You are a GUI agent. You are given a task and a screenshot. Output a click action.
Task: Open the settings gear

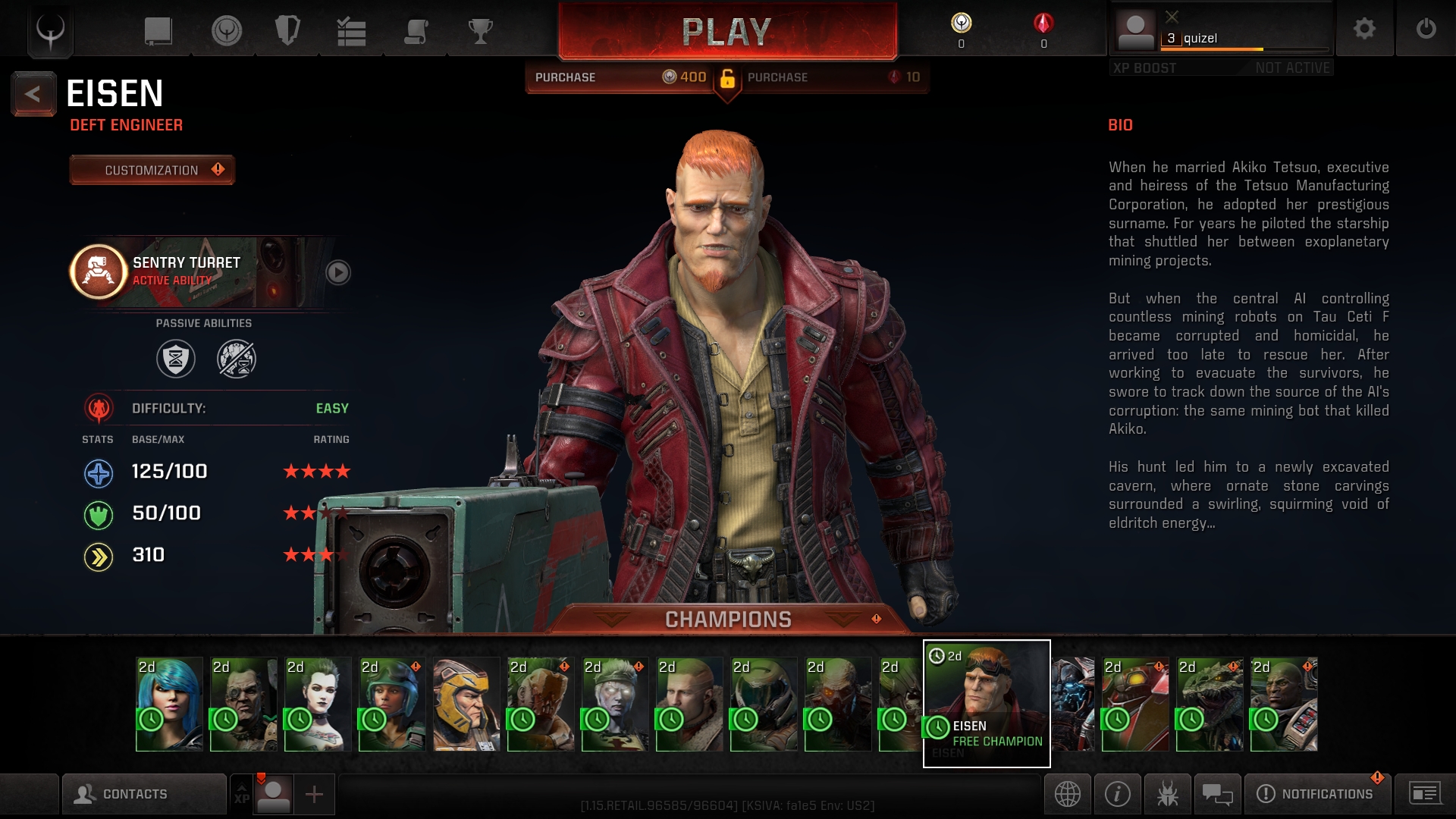point(1364,29)
